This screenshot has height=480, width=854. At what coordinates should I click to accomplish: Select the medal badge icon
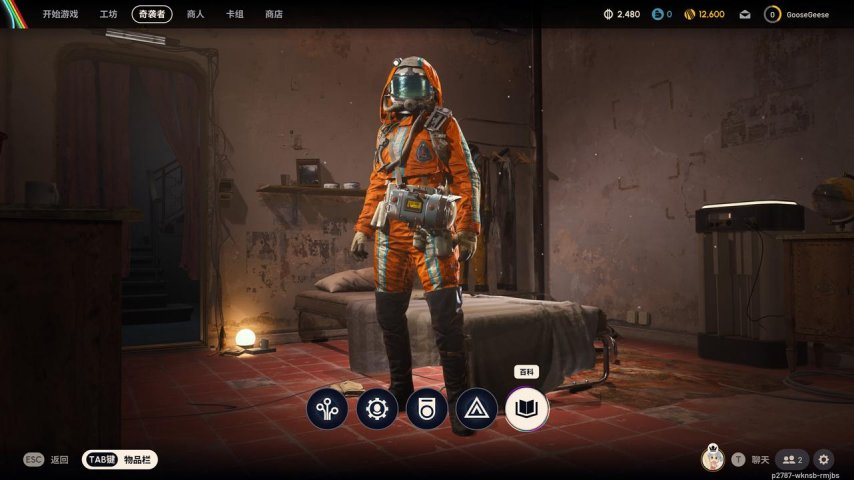click(427, 409)
